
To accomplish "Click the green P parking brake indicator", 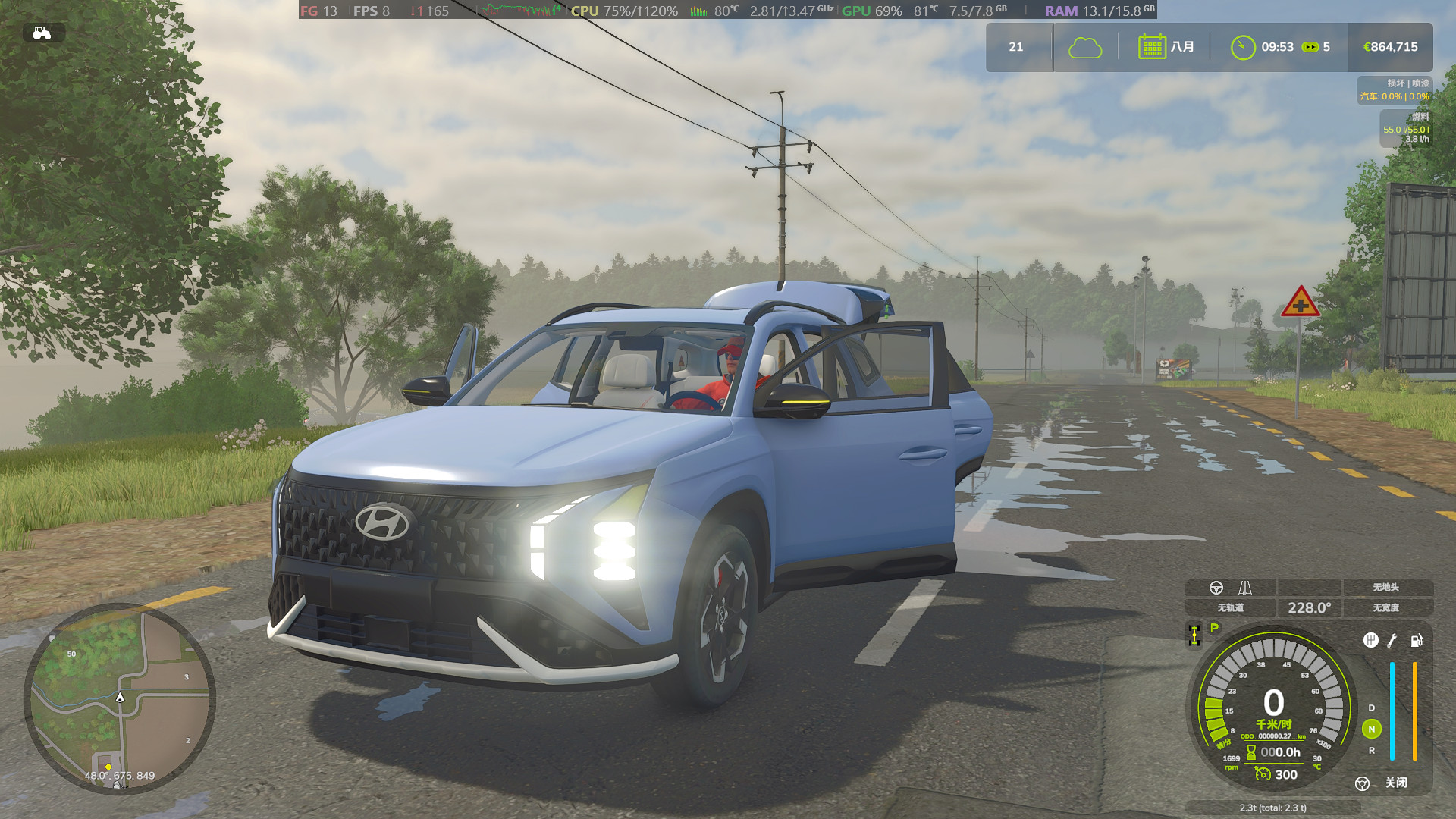I will point(1214,628).
